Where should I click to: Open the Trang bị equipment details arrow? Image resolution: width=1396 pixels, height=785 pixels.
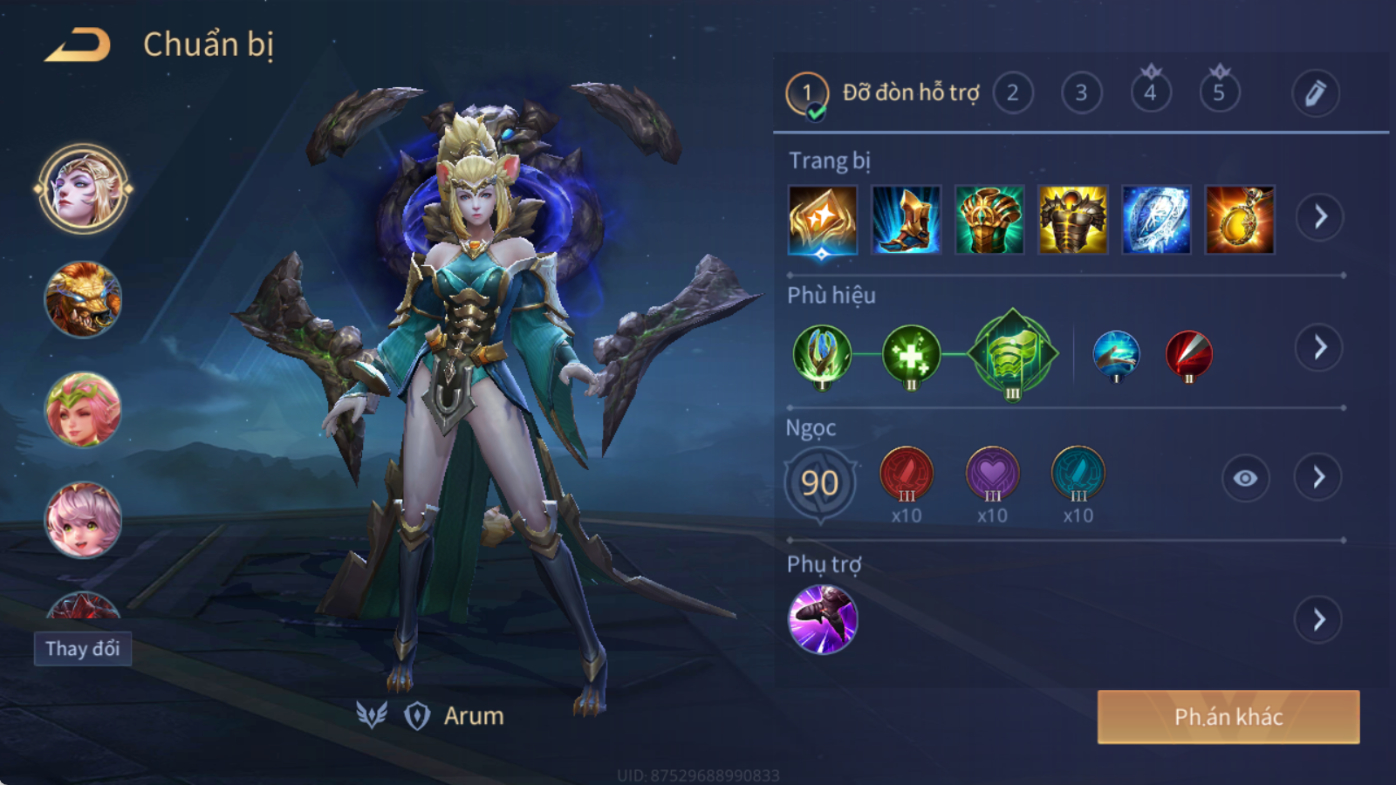coord(1320,217)
